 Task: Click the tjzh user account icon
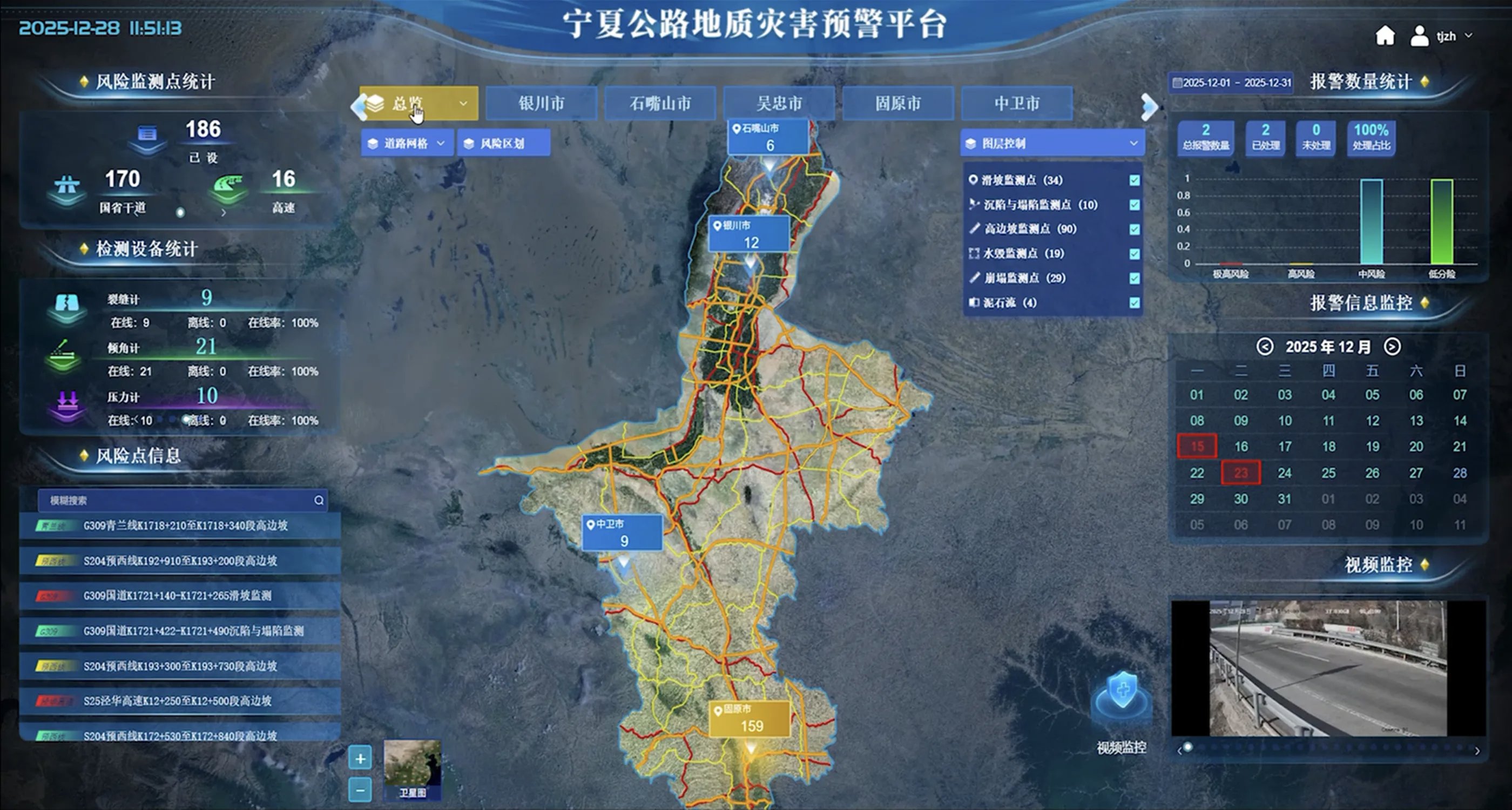[x=1420, y=36]
